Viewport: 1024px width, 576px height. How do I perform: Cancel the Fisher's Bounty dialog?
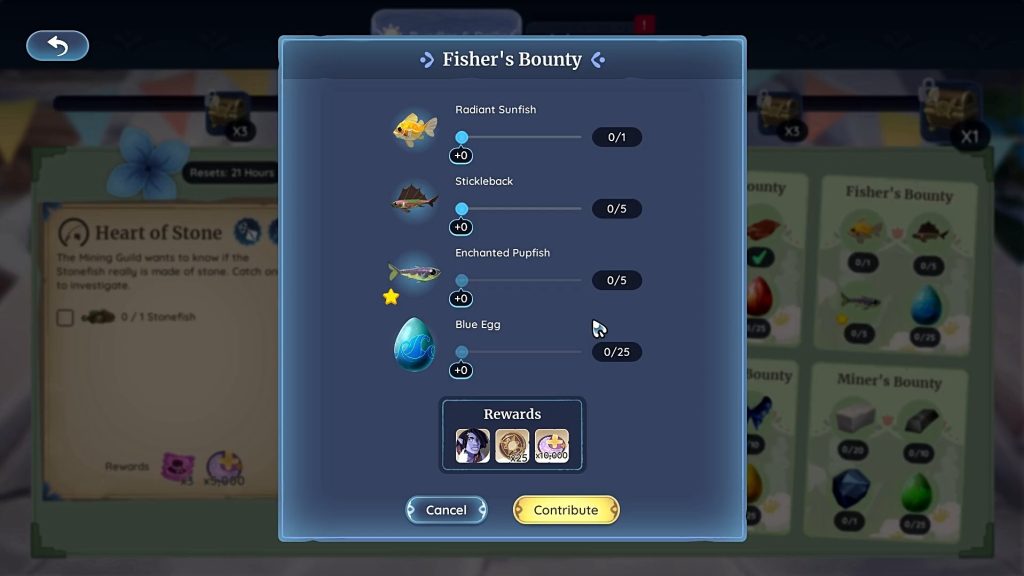[446, 510]
